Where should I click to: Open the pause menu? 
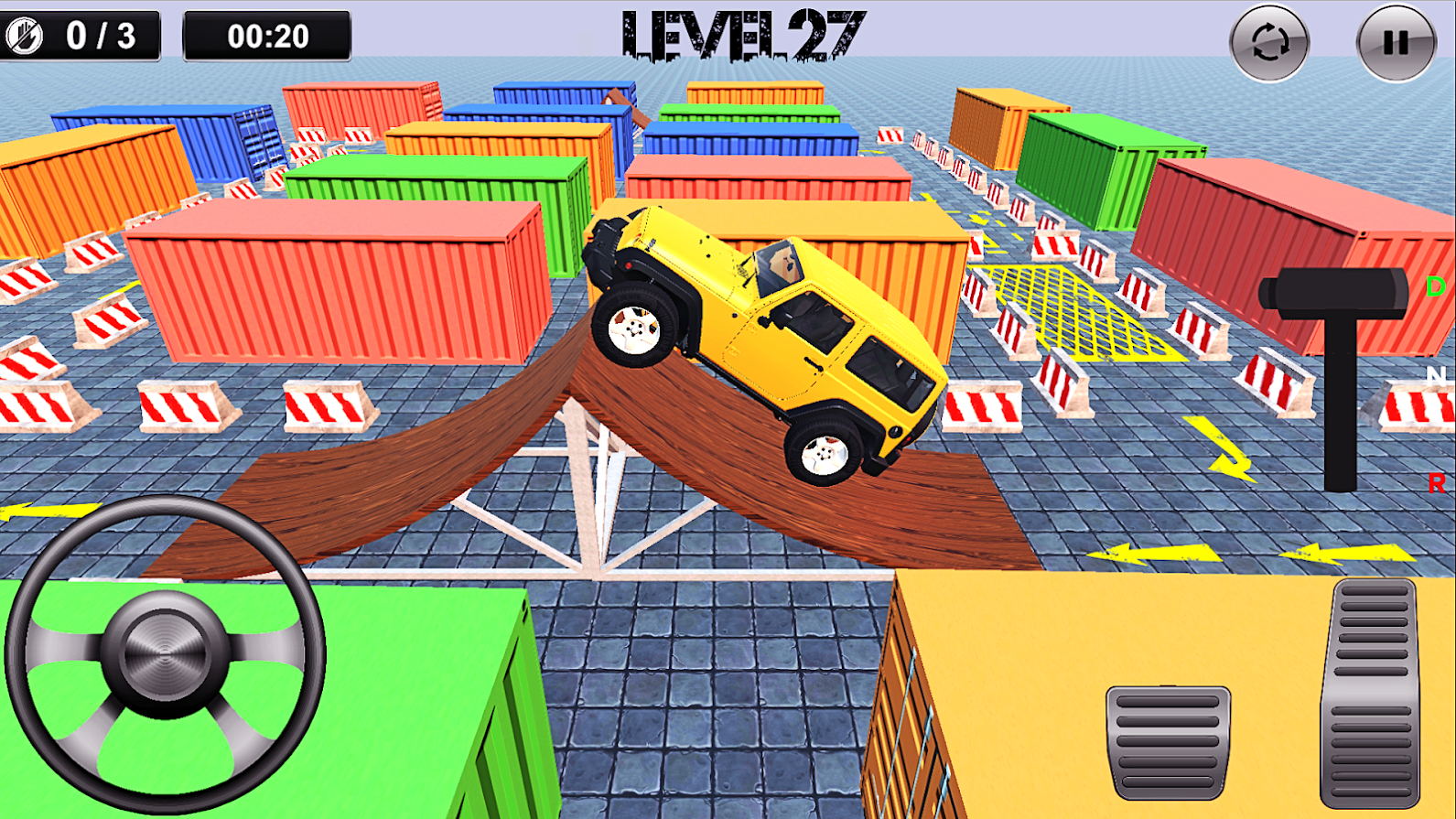1391,39
